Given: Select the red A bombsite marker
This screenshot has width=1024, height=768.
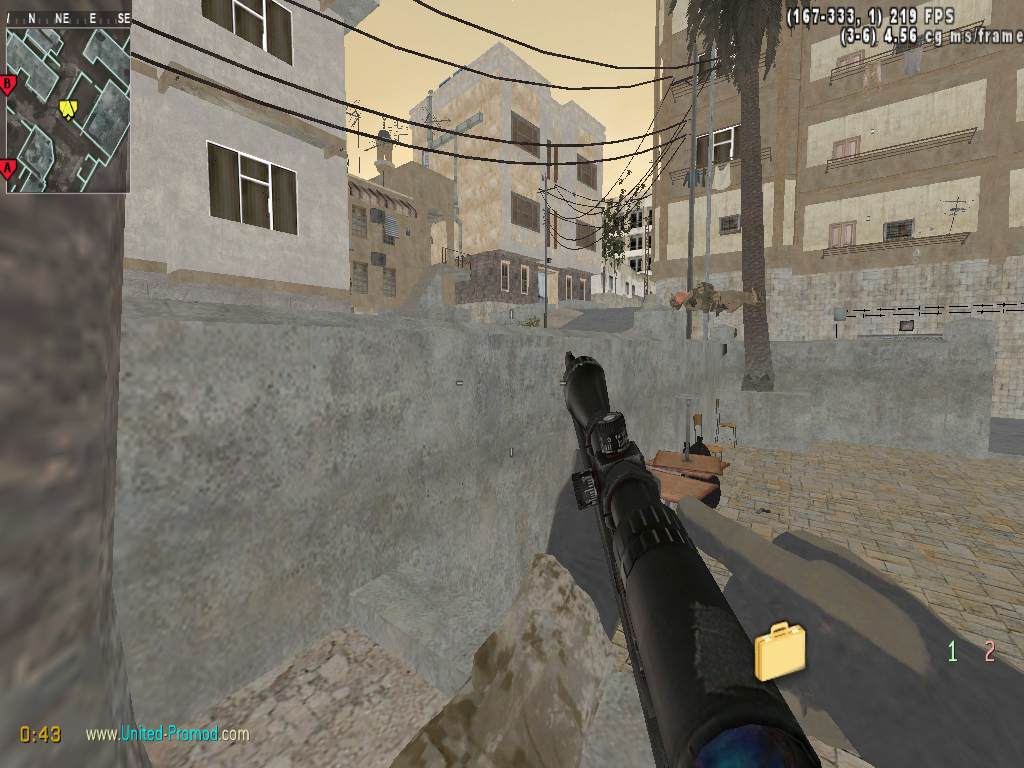Looking at the screenshot, I should pos(9,168).
